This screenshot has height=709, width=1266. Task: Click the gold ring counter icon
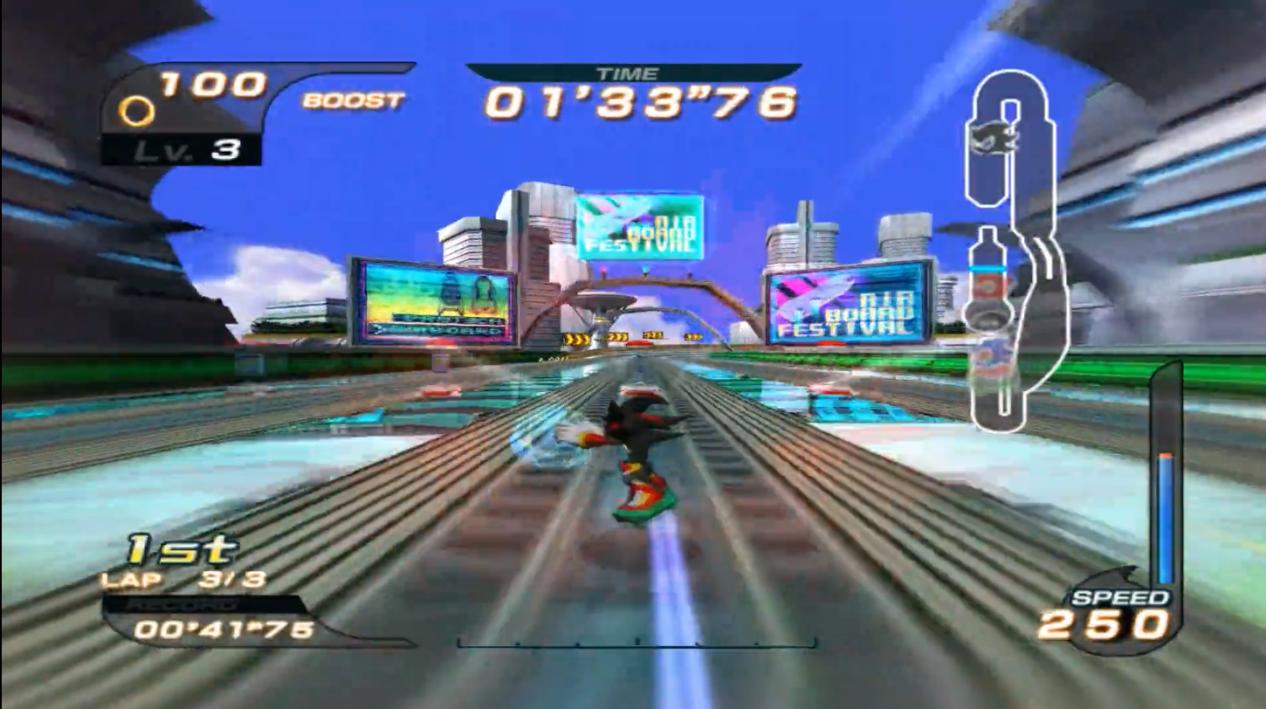pos(136,110)
